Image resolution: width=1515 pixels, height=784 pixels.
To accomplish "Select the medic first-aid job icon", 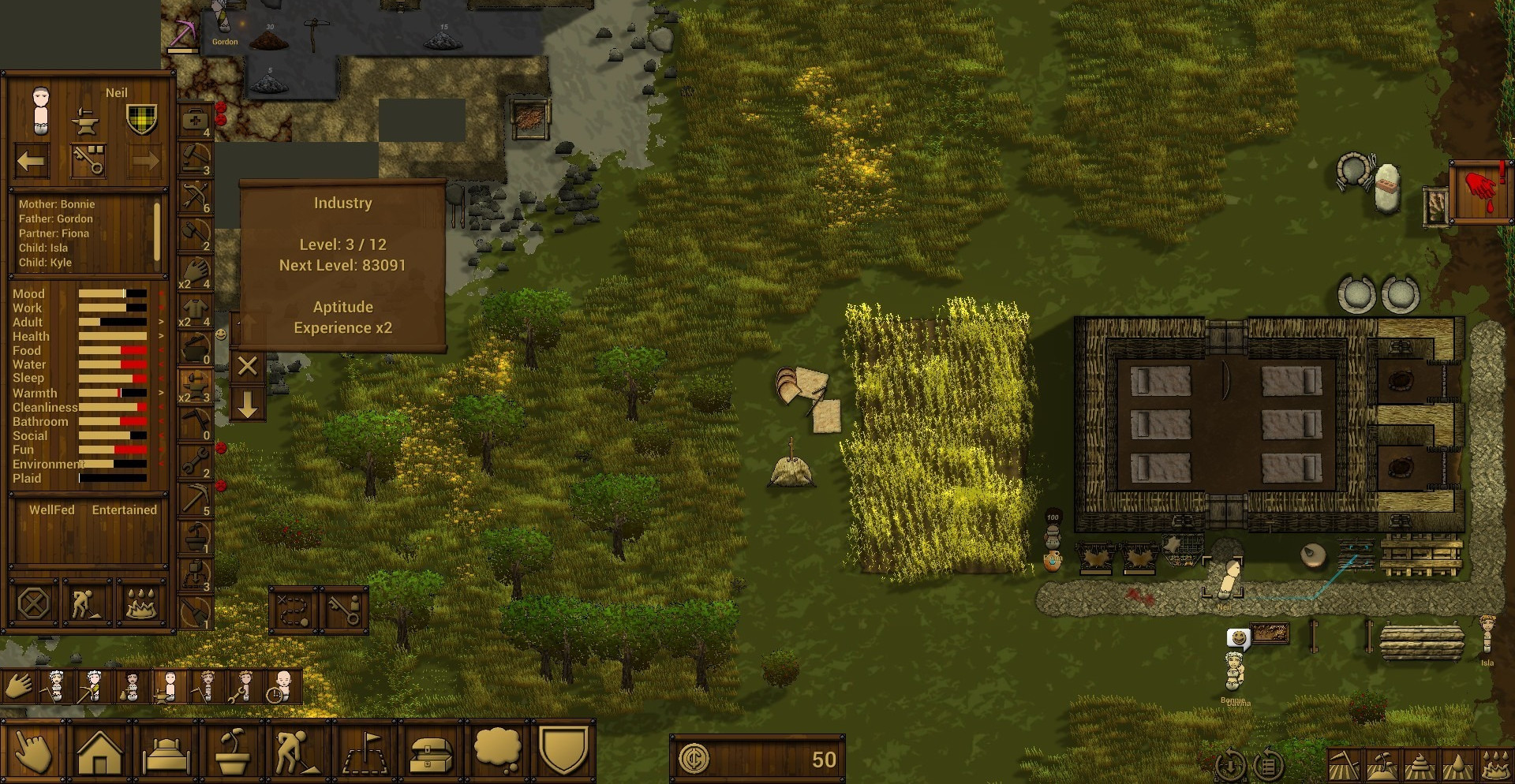I will pyautogui.click(x=194, y=120).
